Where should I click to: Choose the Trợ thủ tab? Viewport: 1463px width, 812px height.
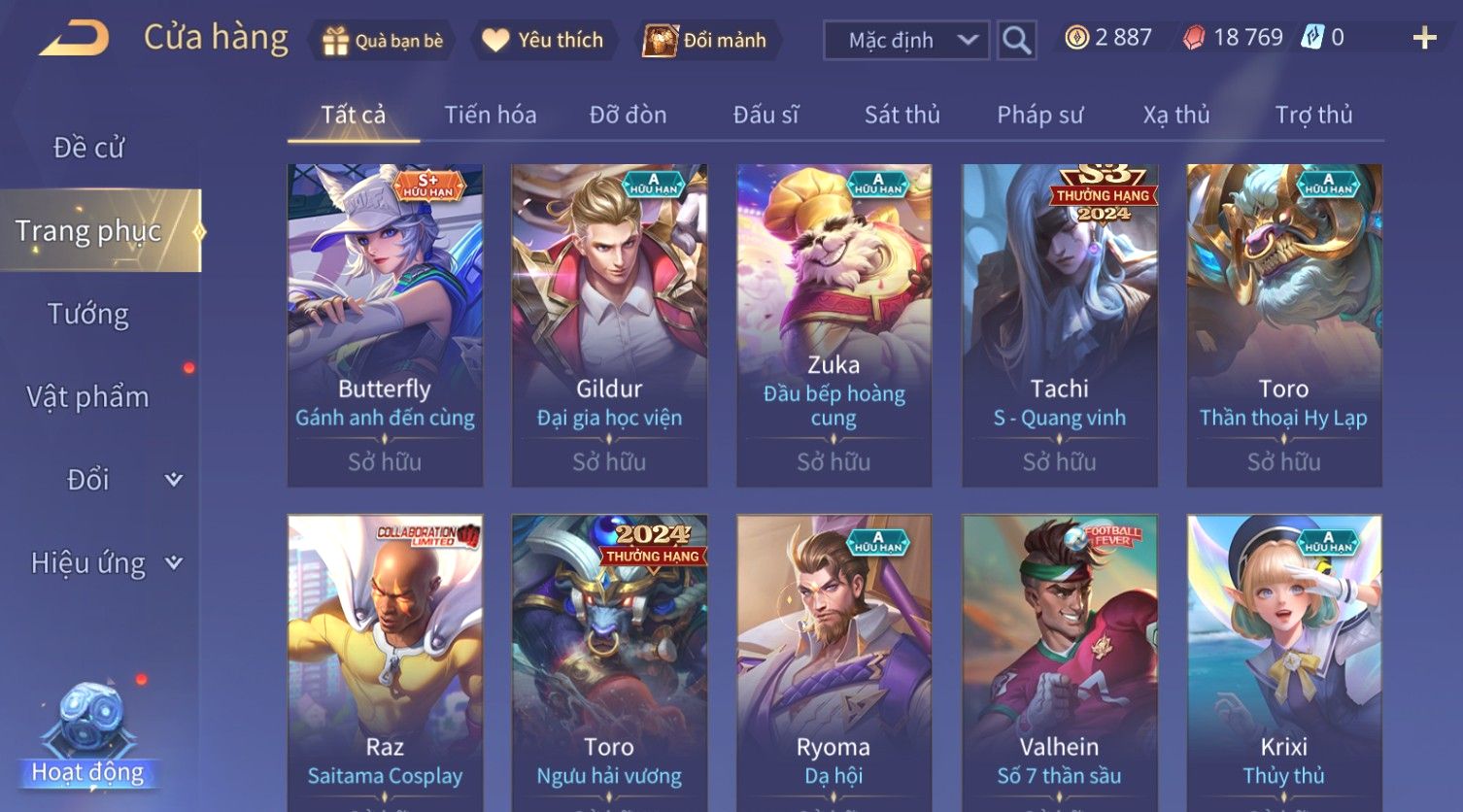point(1312,116)
